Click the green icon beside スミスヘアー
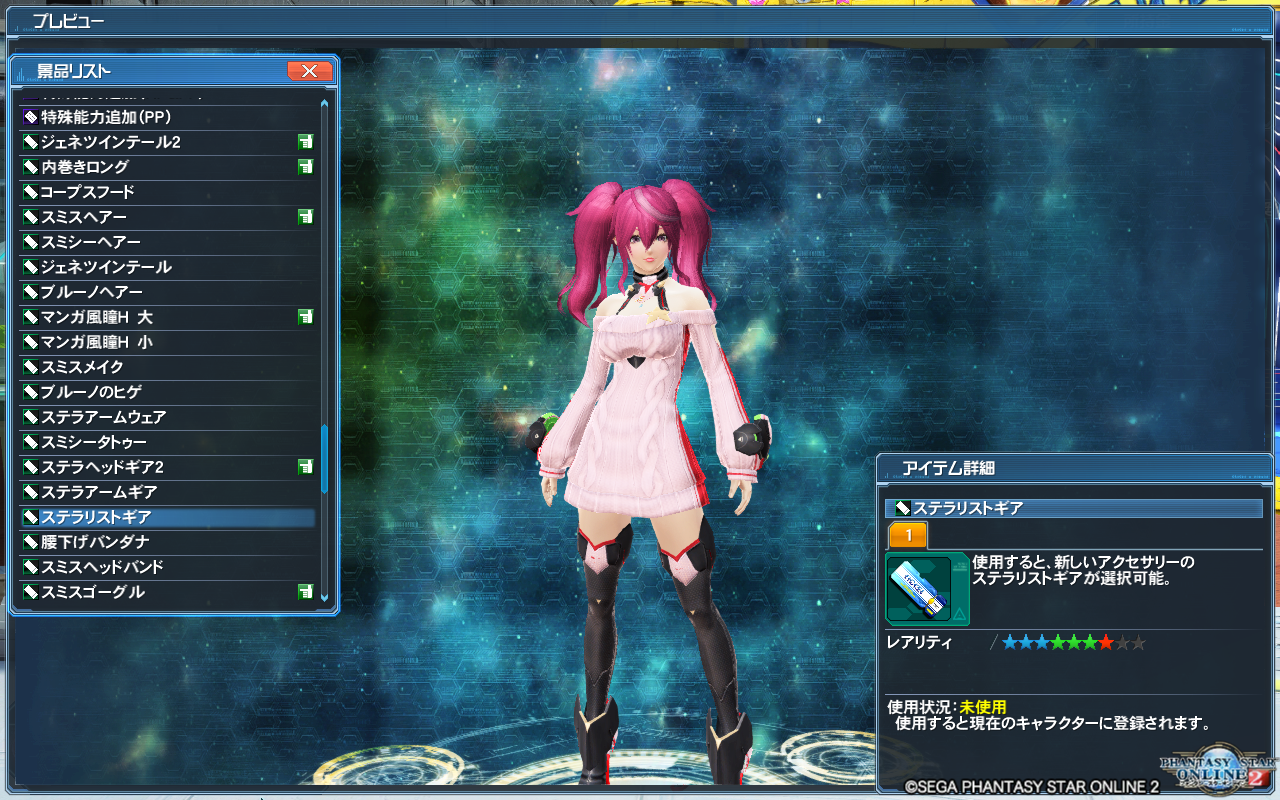The height and width of the screenshot is (800, 1280). click(x=306, y=217)
